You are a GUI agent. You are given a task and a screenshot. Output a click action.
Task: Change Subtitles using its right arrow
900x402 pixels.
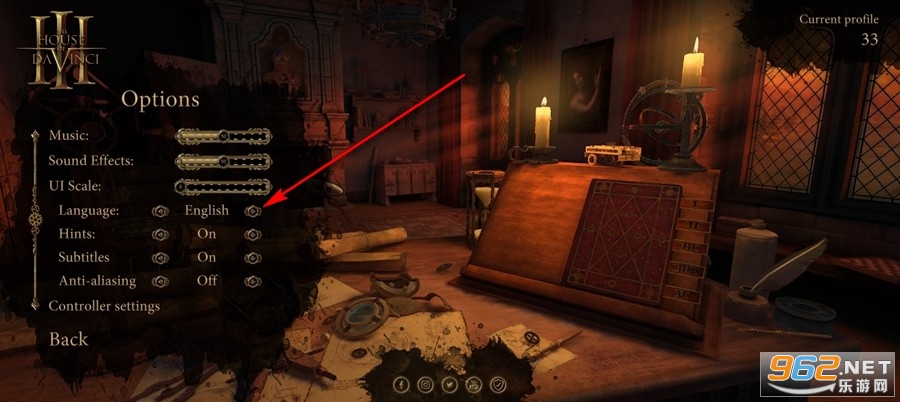253,258
